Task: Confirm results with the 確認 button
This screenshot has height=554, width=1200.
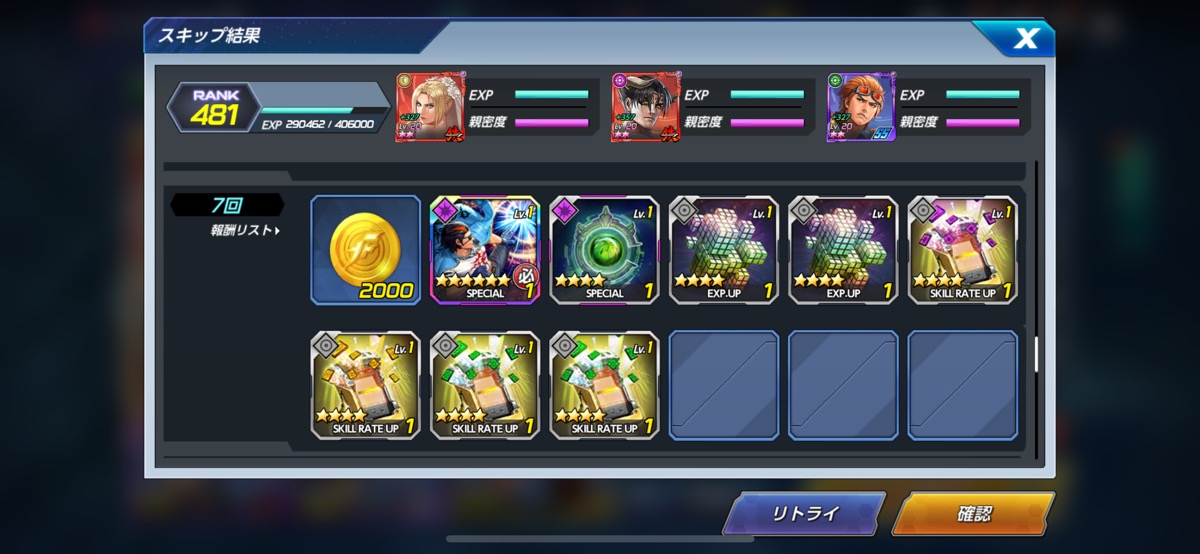Action: point(972,515)
